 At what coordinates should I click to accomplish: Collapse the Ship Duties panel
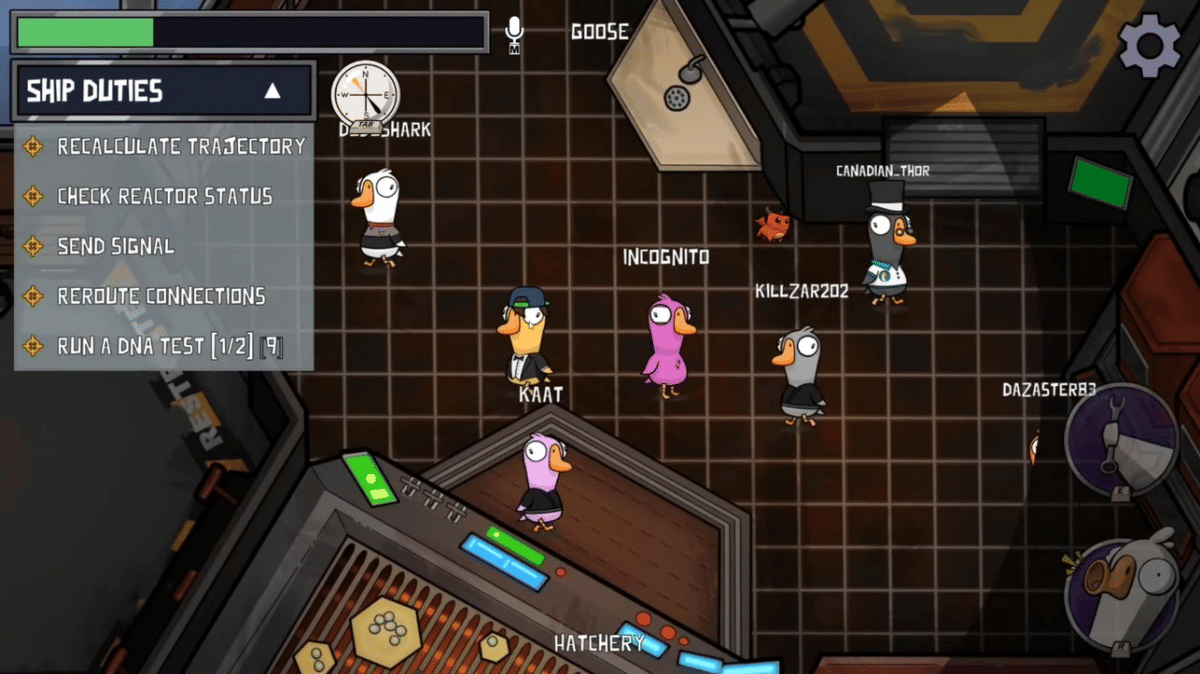pyautogui.click(x=272, y=92)
